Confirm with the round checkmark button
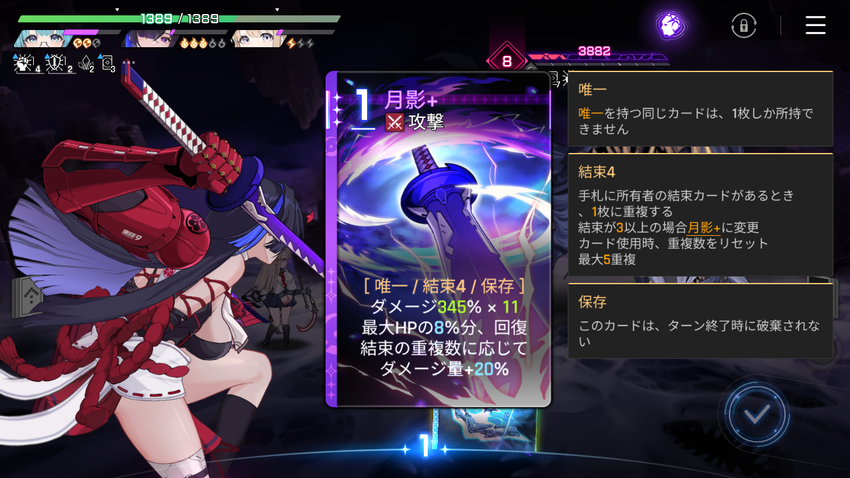850x478 pixels. [x=757, y=413]
